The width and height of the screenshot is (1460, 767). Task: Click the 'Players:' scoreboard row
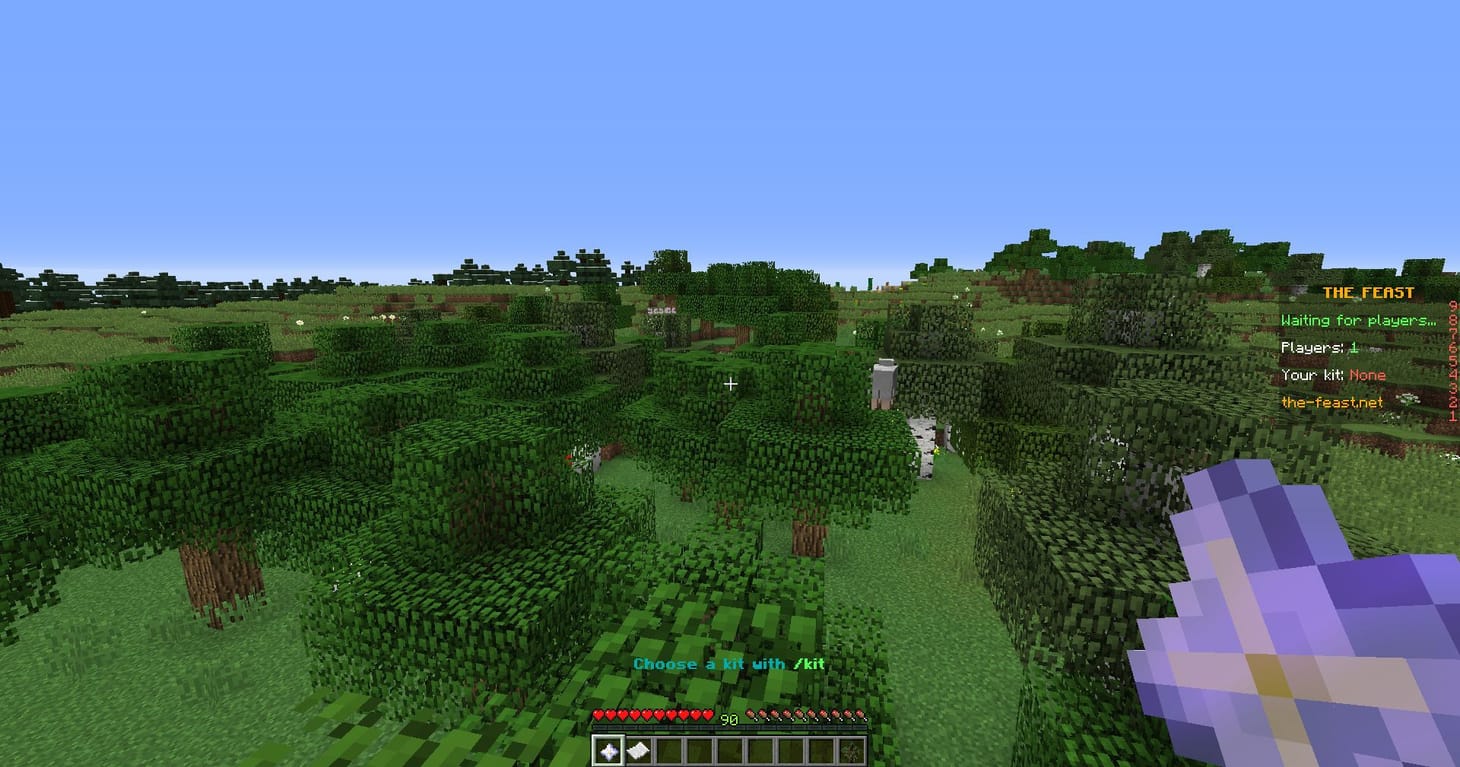(x=1315, y=347)
